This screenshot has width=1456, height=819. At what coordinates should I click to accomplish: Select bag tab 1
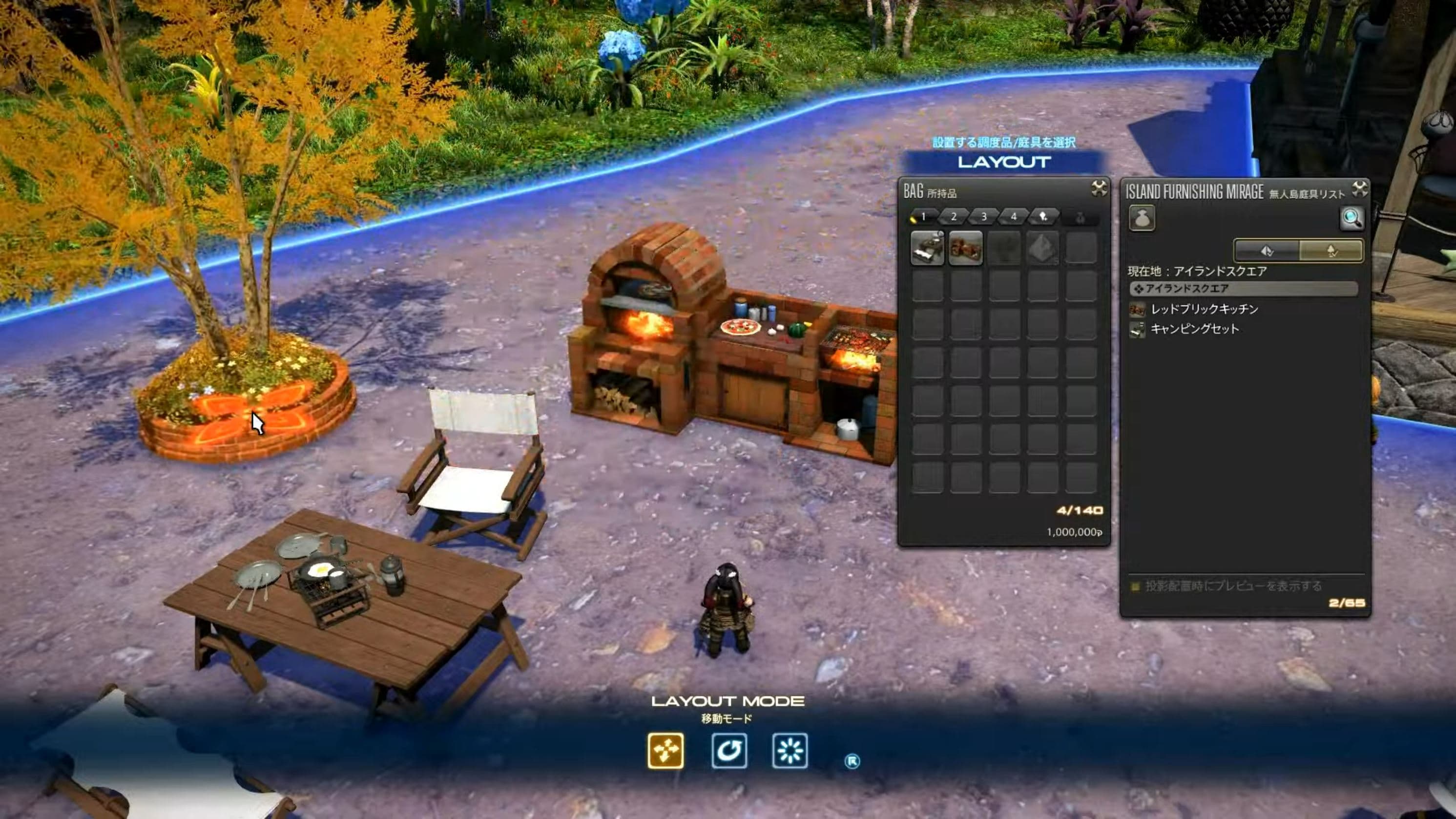(x=922, y=216)
